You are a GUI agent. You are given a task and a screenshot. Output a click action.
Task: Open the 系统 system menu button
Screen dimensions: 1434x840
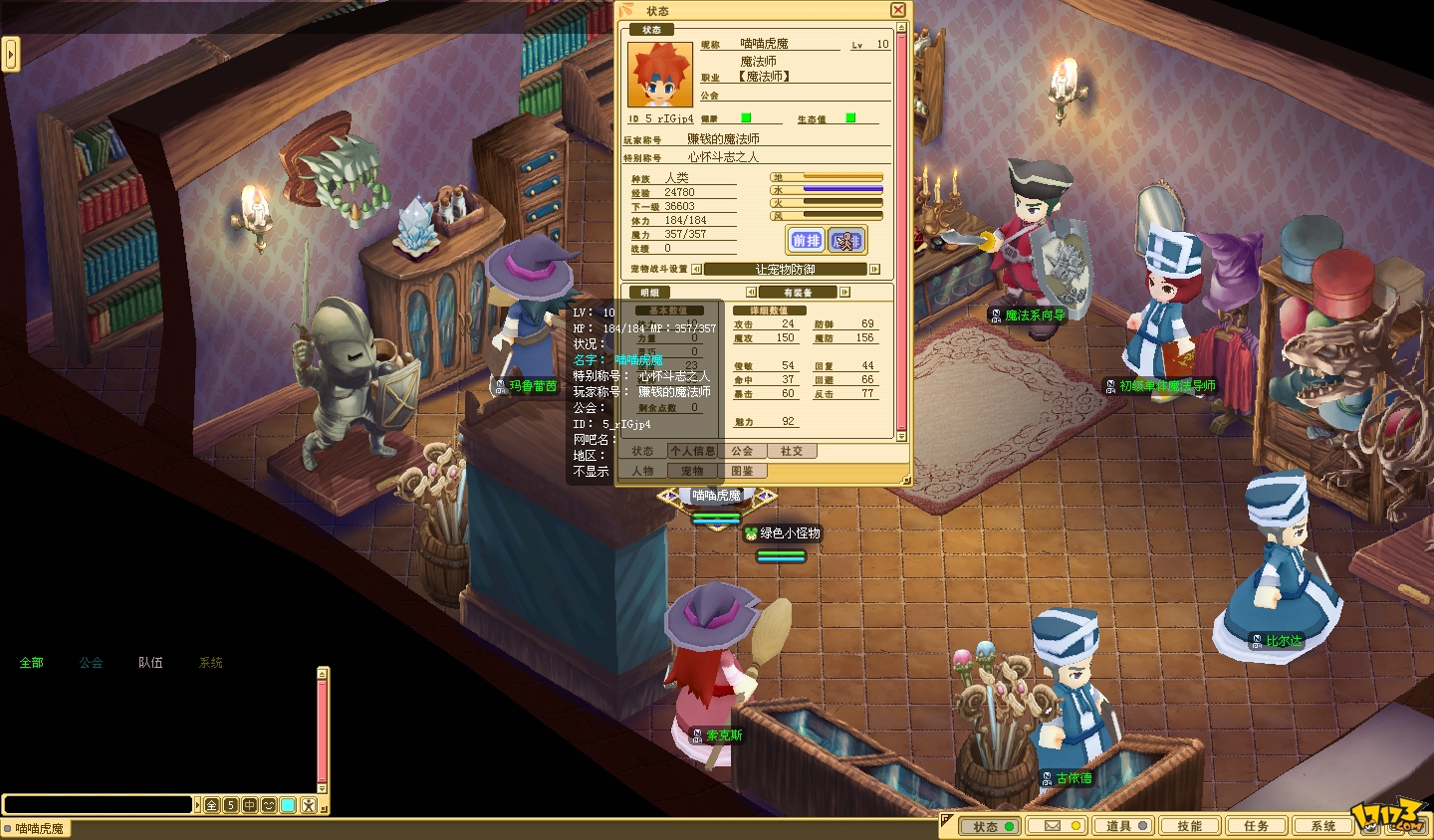[1323, 826]
